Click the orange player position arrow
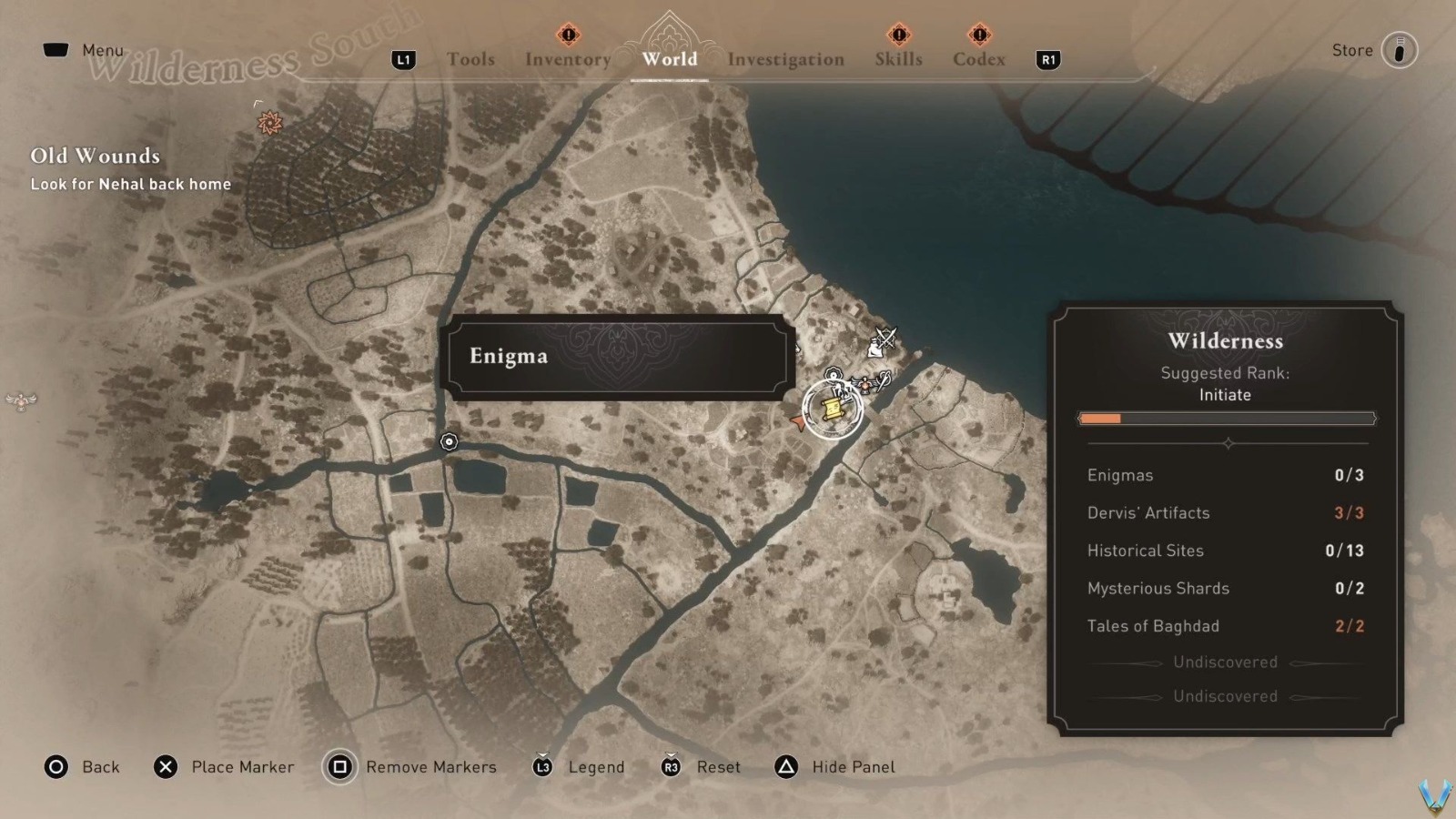Image resolution: width=1456 pixels, height=819 pixels. coord(798,421)
